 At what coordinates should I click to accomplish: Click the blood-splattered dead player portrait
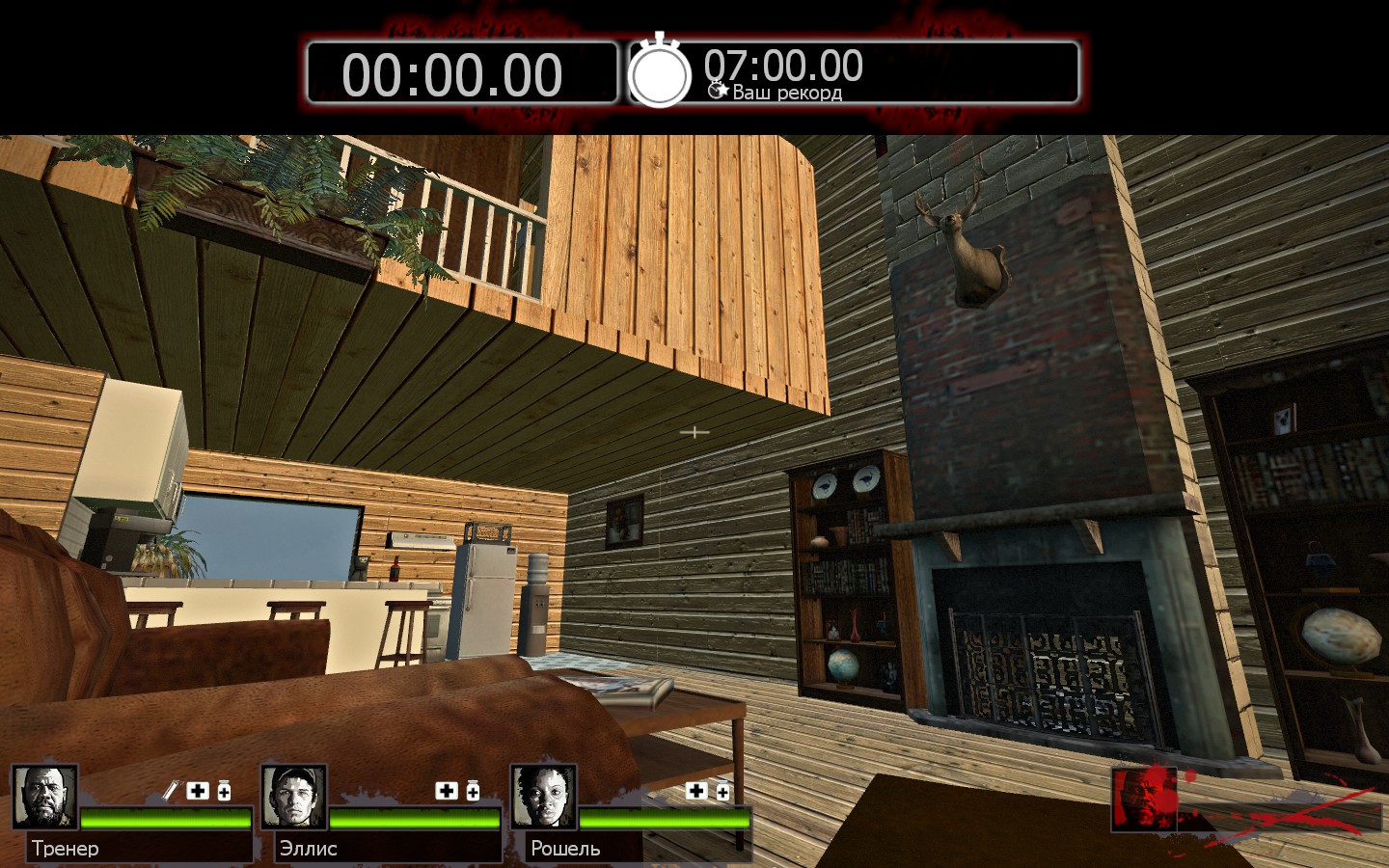[x=1144, y=799]
